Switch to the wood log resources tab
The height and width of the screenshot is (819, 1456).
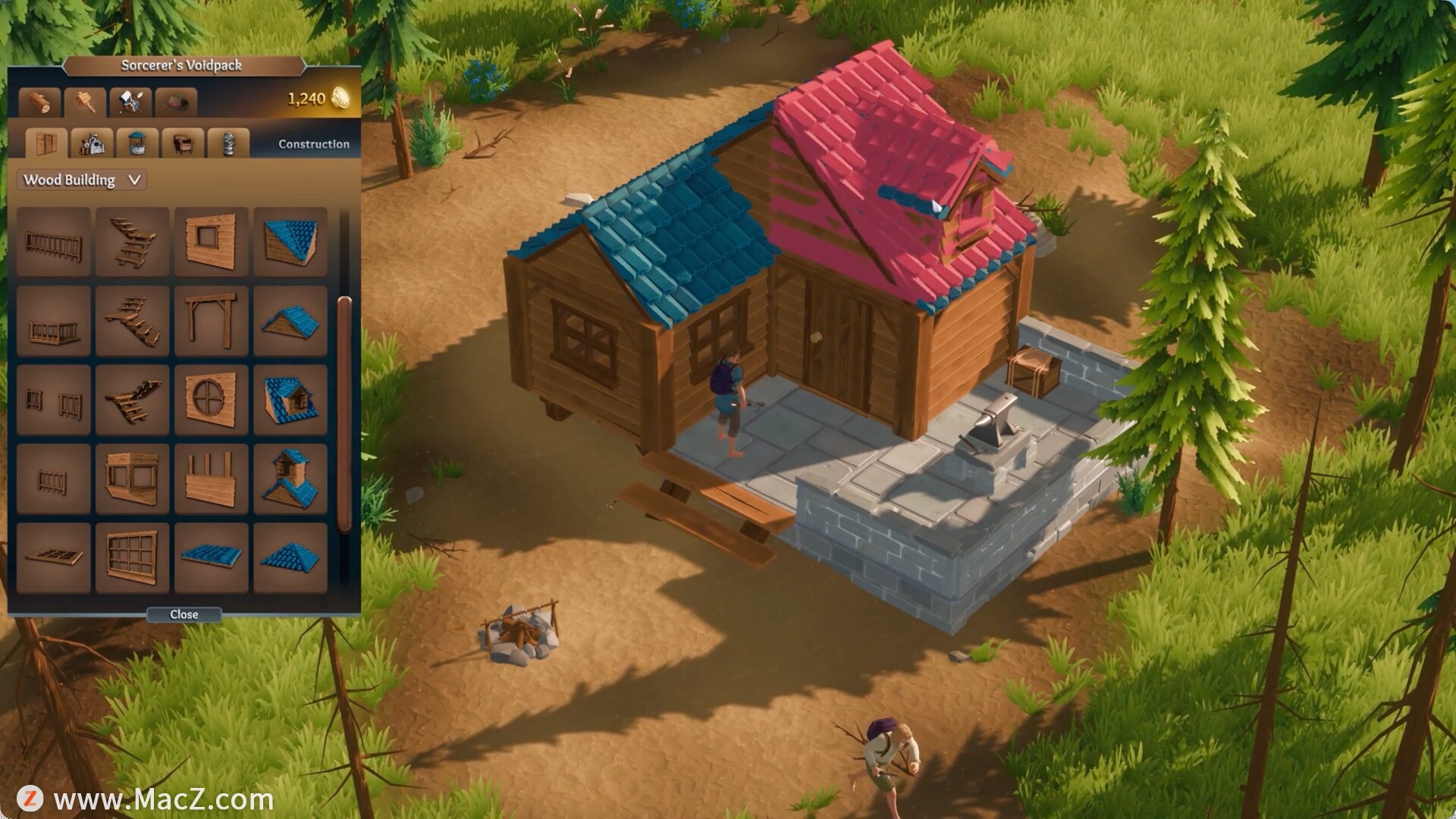point(39,101)
